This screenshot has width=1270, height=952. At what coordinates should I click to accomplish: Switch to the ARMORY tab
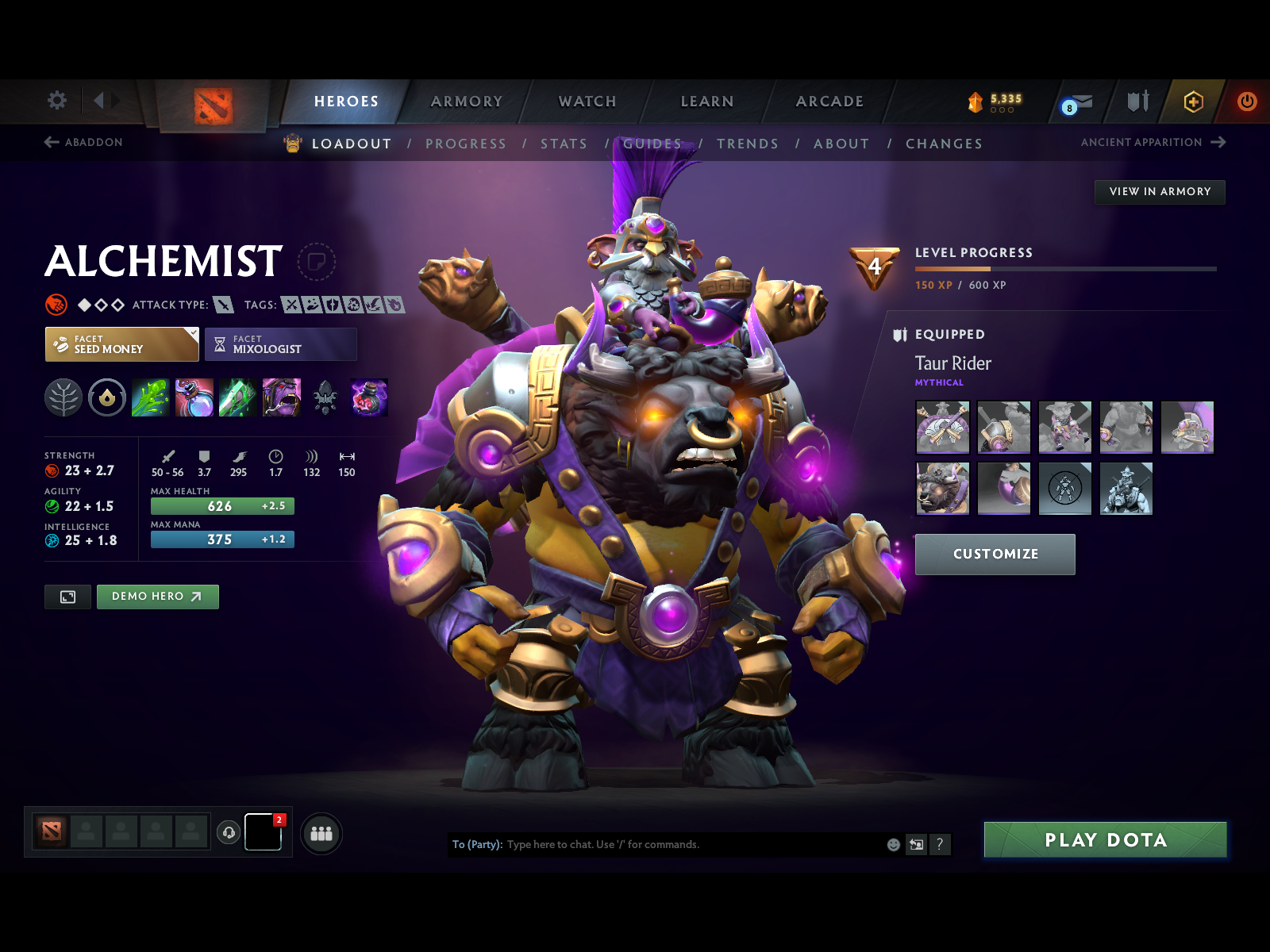(x=467, y=102)
